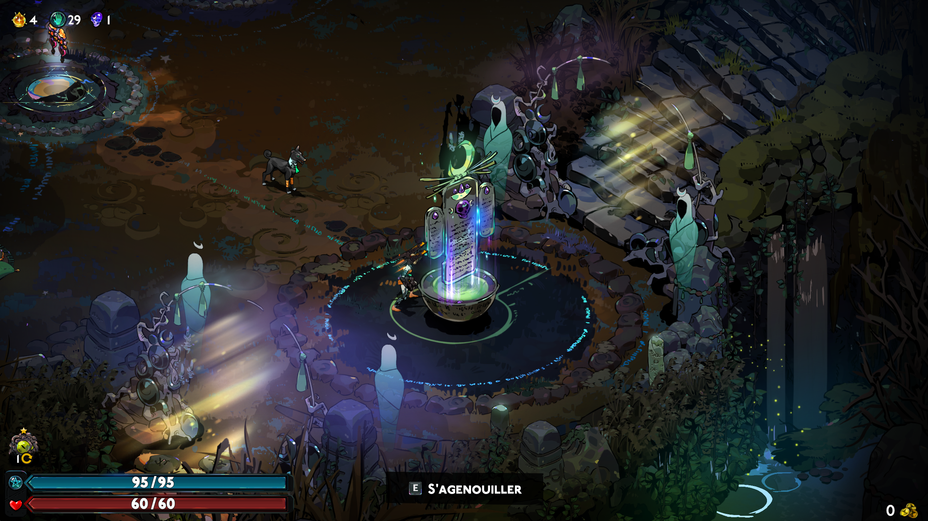Click the green hand ashes icon

57,19
